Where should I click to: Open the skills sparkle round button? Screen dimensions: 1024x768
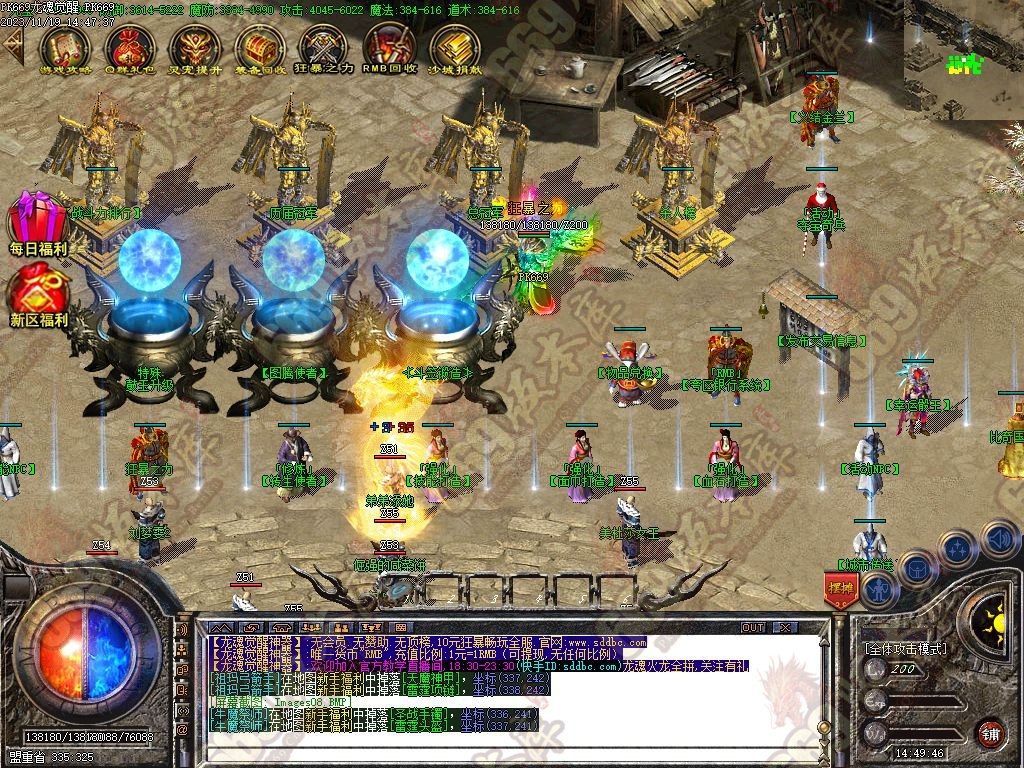pyautogui.click(x=958, y=548)
